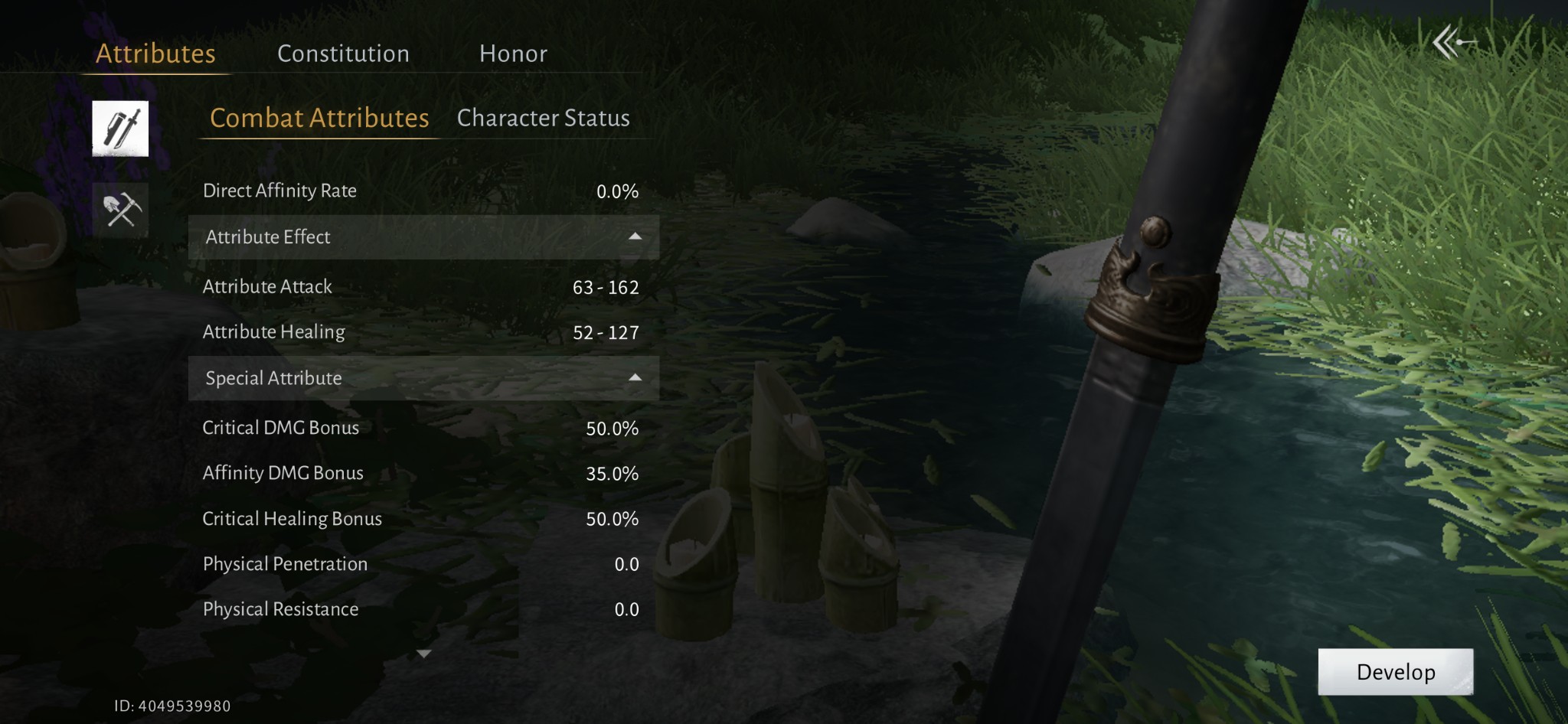Viewport: 1568px width, 724px height.
Task: Collapse the Special Attribute section
Action: tap(635, 377)
